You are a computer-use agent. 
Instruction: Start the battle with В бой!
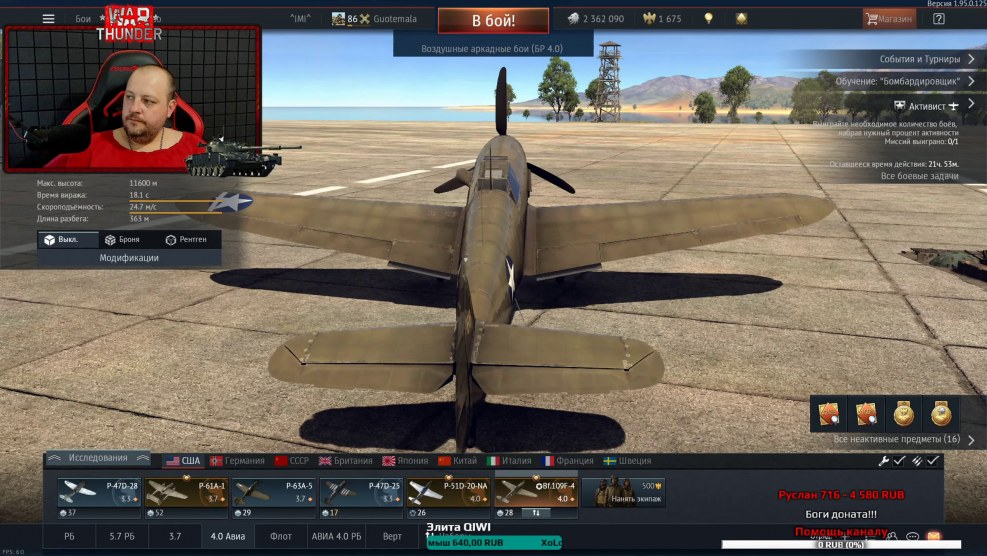[493, 19]
